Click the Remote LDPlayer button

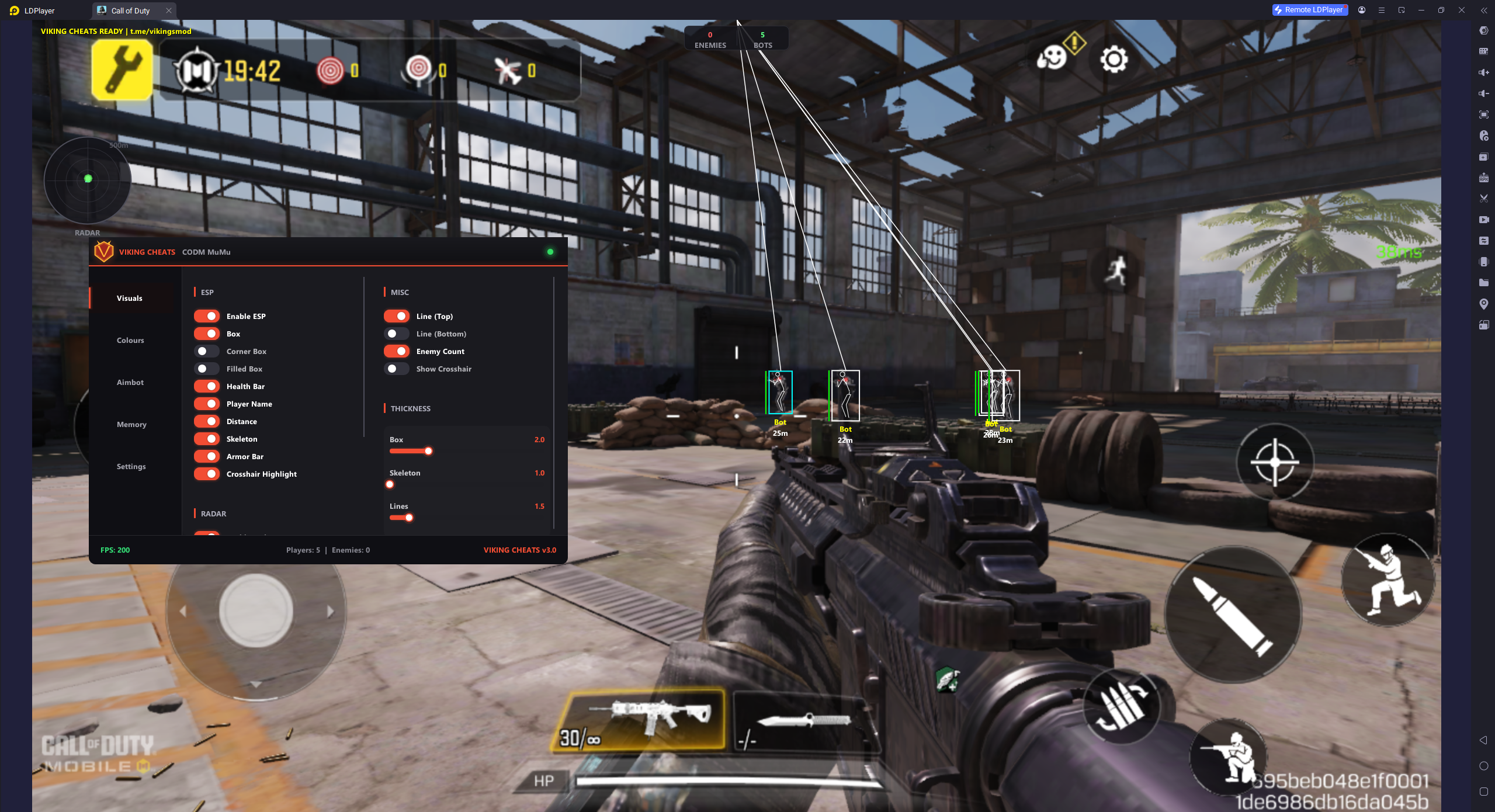[1309, 10]
